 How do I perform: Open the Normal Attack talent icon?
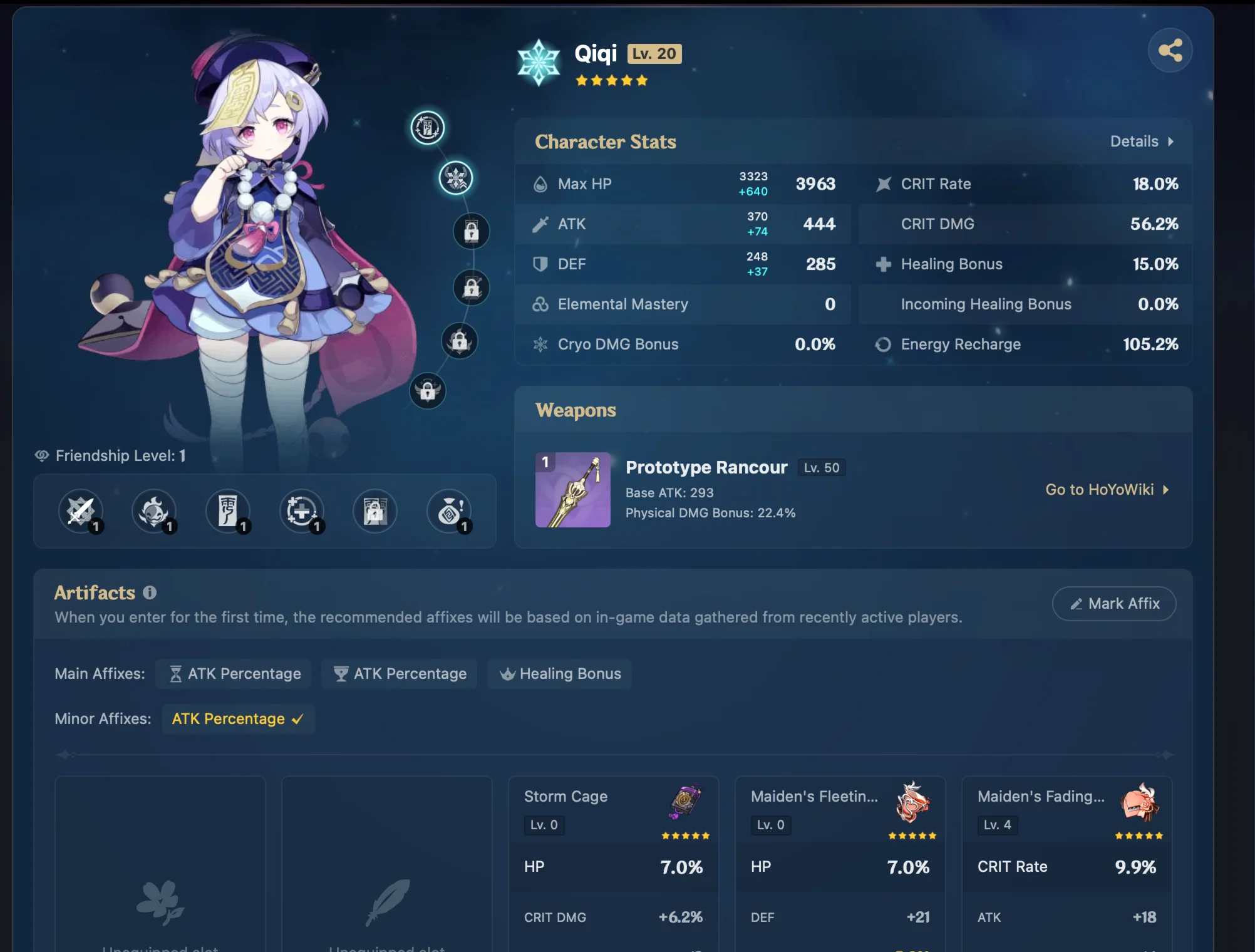(81, 511)
